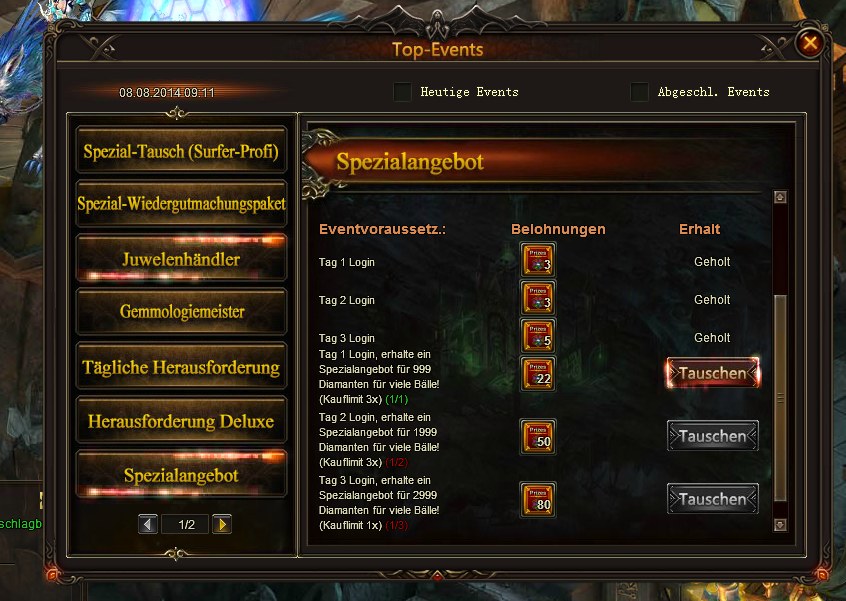Click Tauschen for the 2999 Diamanten offer
Screen dimensions: 846x601
(712, 499)
